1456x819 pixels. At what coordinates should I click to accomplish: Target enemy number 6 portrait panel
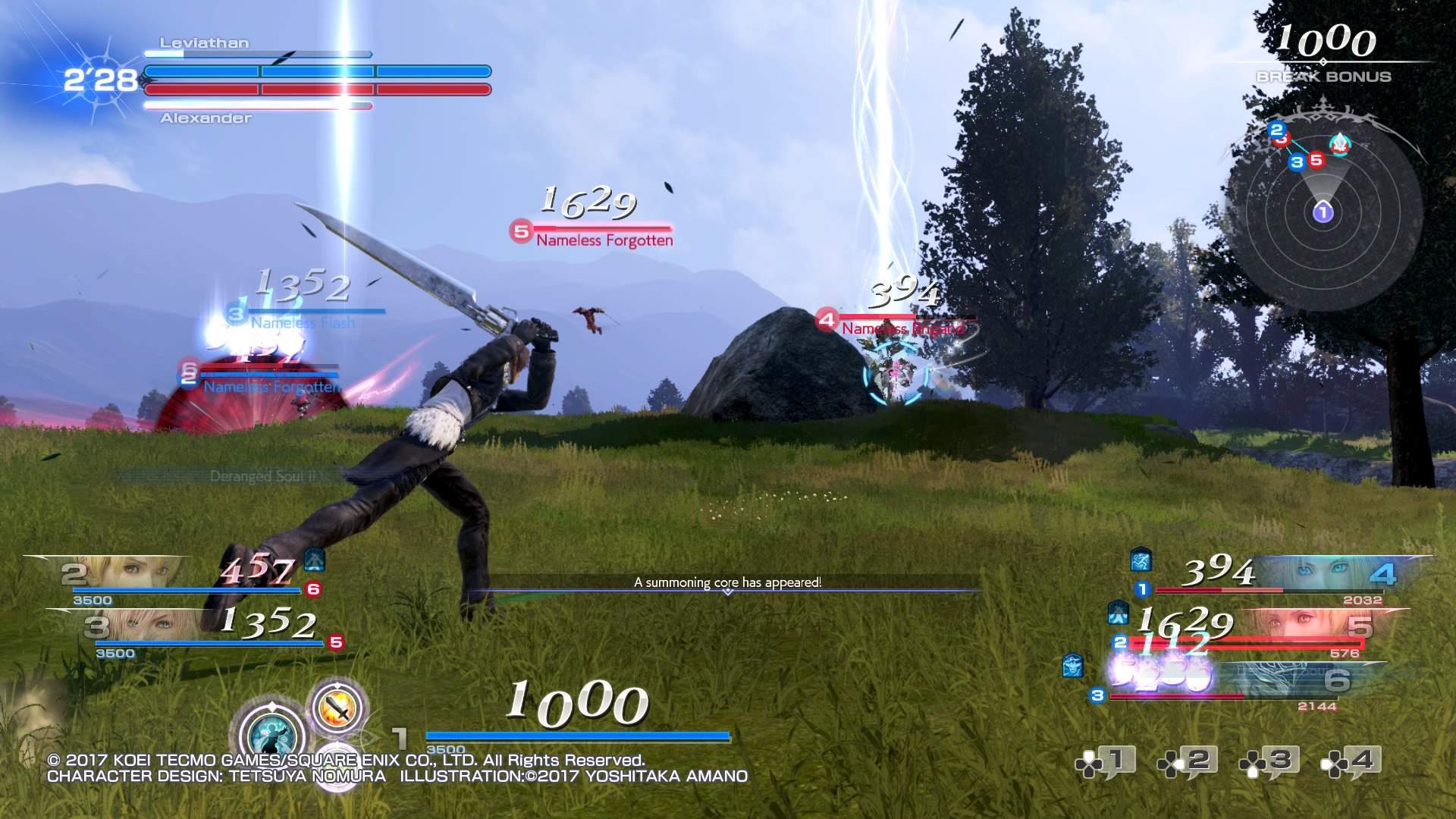[1289, 681]
